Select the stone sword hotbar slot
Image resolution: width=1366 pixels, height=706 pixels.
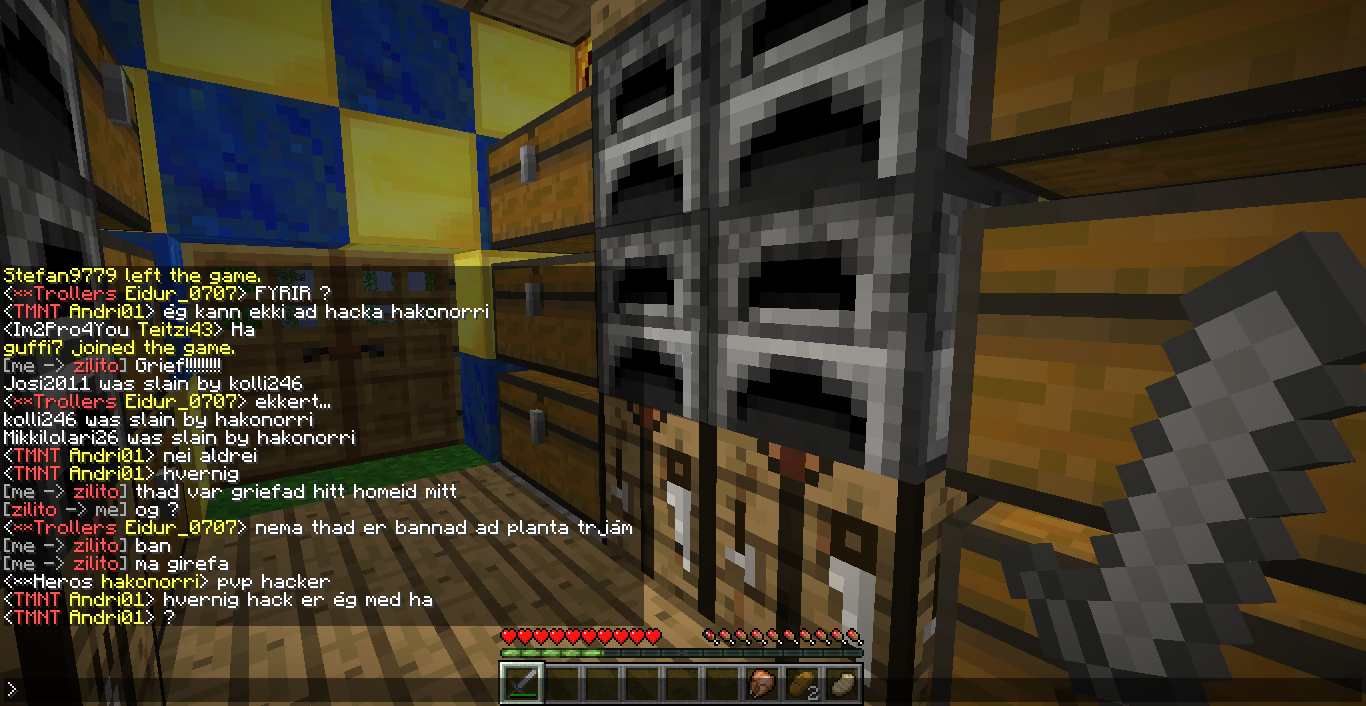[522, 683]
